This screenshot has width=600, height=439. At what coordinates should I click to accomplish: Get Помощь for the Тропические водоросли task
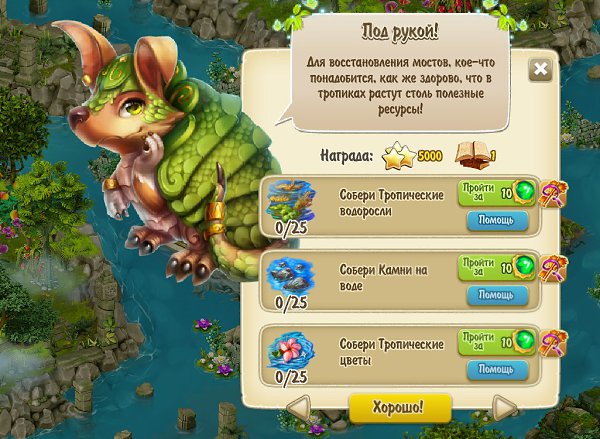497,219
